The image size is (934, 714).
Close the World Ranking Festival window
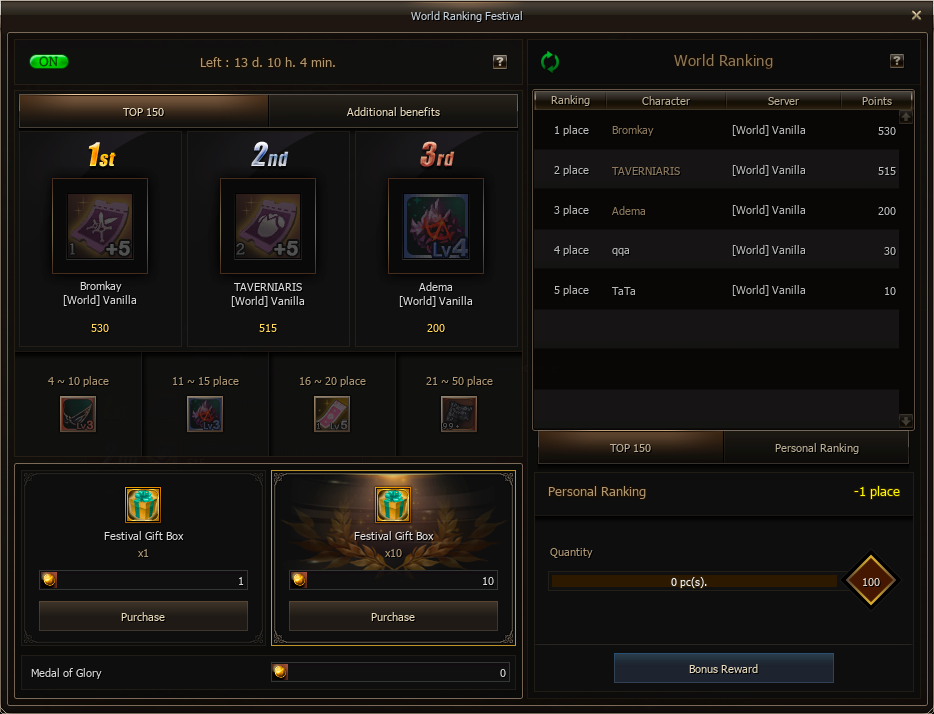tap(916, 15)
